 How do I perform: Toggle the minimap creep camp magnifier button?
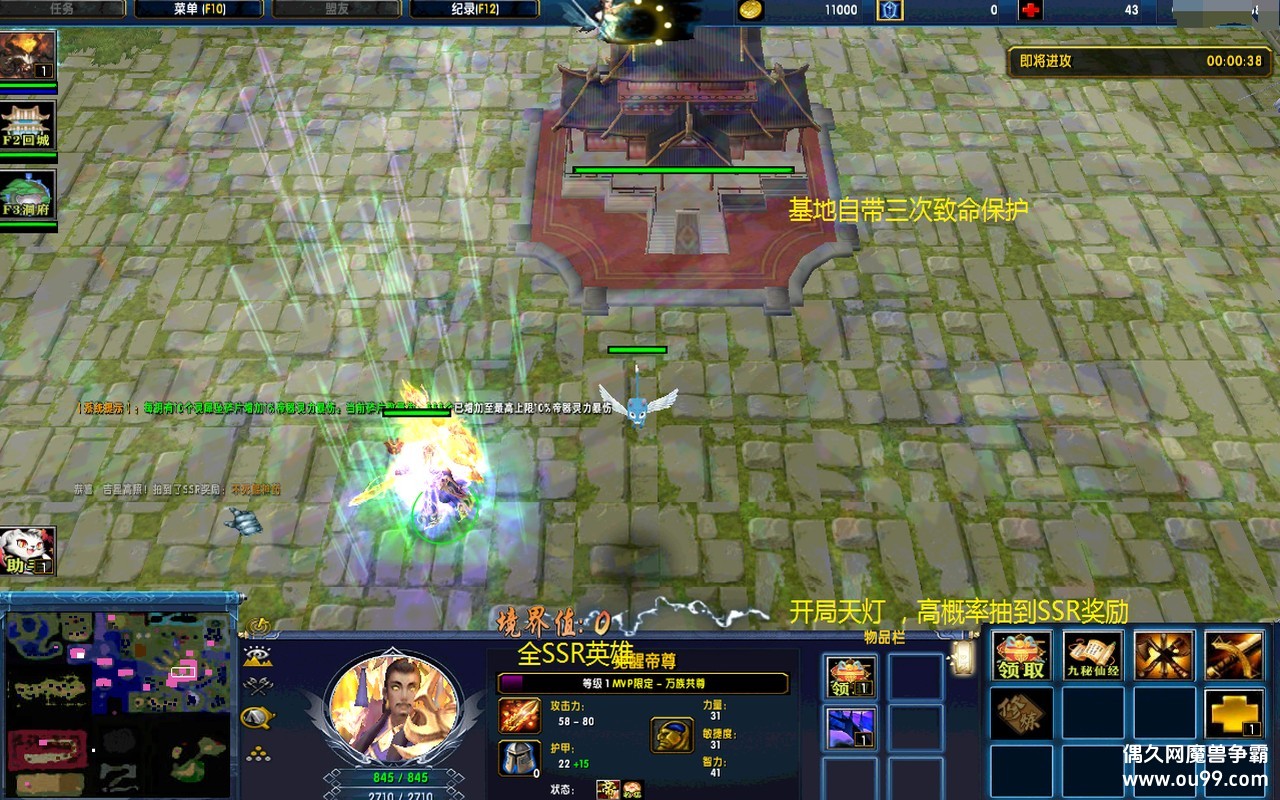coord(258,717)
